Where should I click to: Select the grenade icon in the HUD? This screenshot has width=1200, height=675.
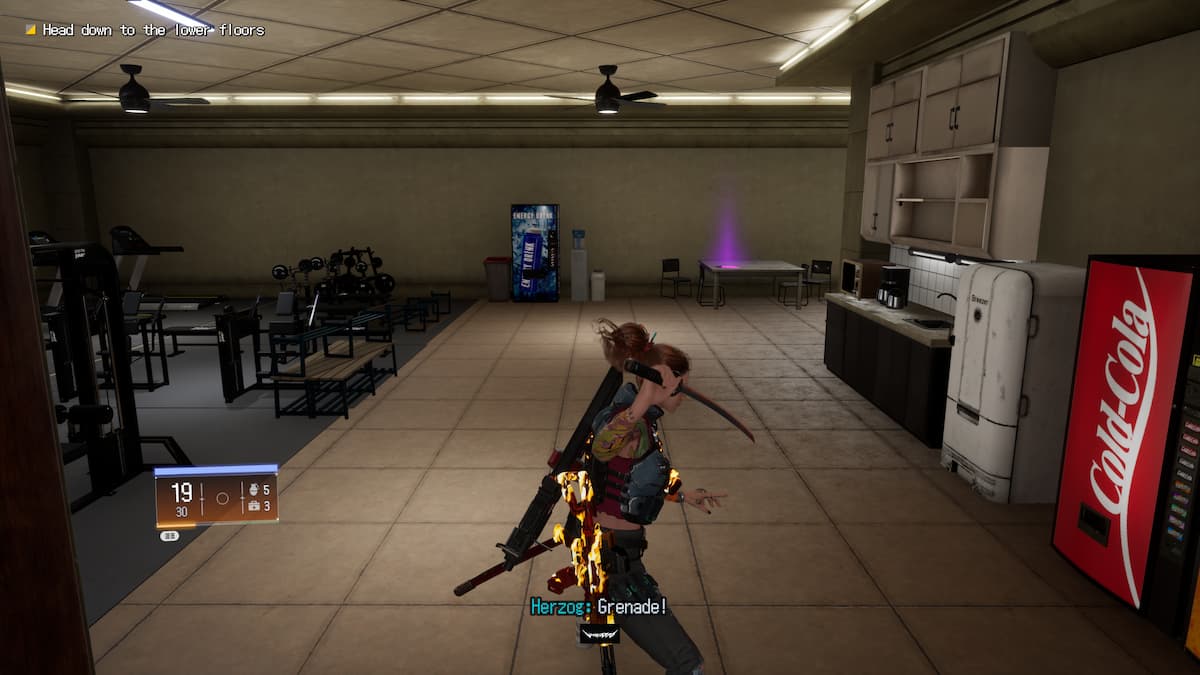[x=254, y=490]
